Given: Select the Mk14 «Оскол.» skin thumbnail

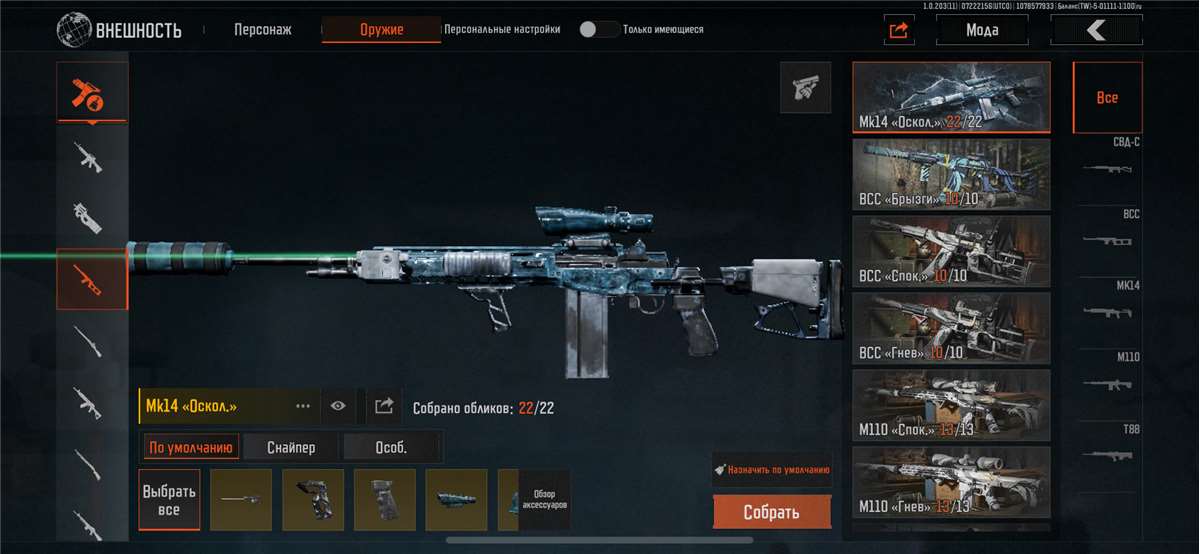Looking at the screenshot, I should coord(951,98).
